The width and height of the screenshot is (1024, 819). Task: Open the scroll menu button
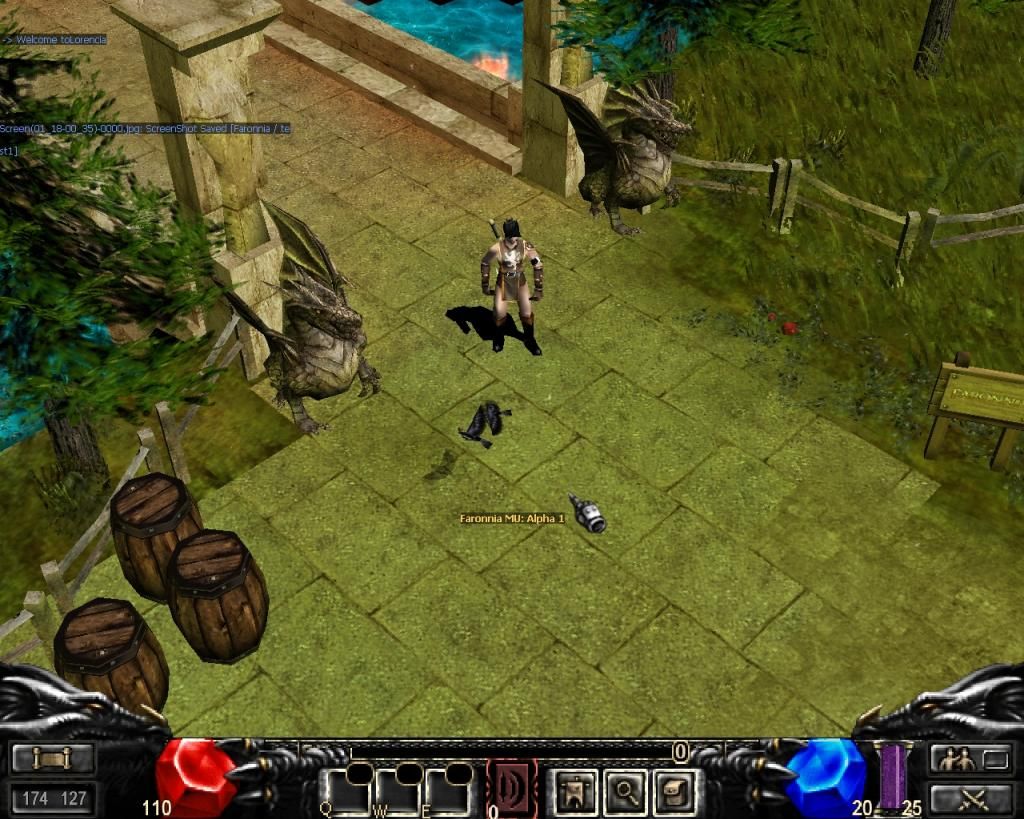(x=53, y=759)
